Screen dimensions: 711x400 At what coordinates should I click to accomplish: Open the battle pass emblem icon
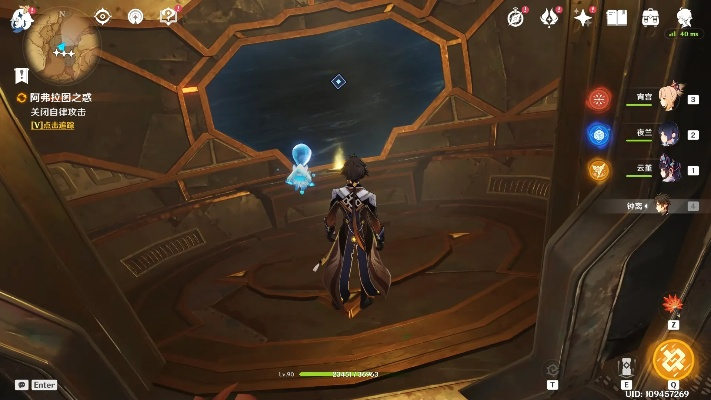pos(549,17)
